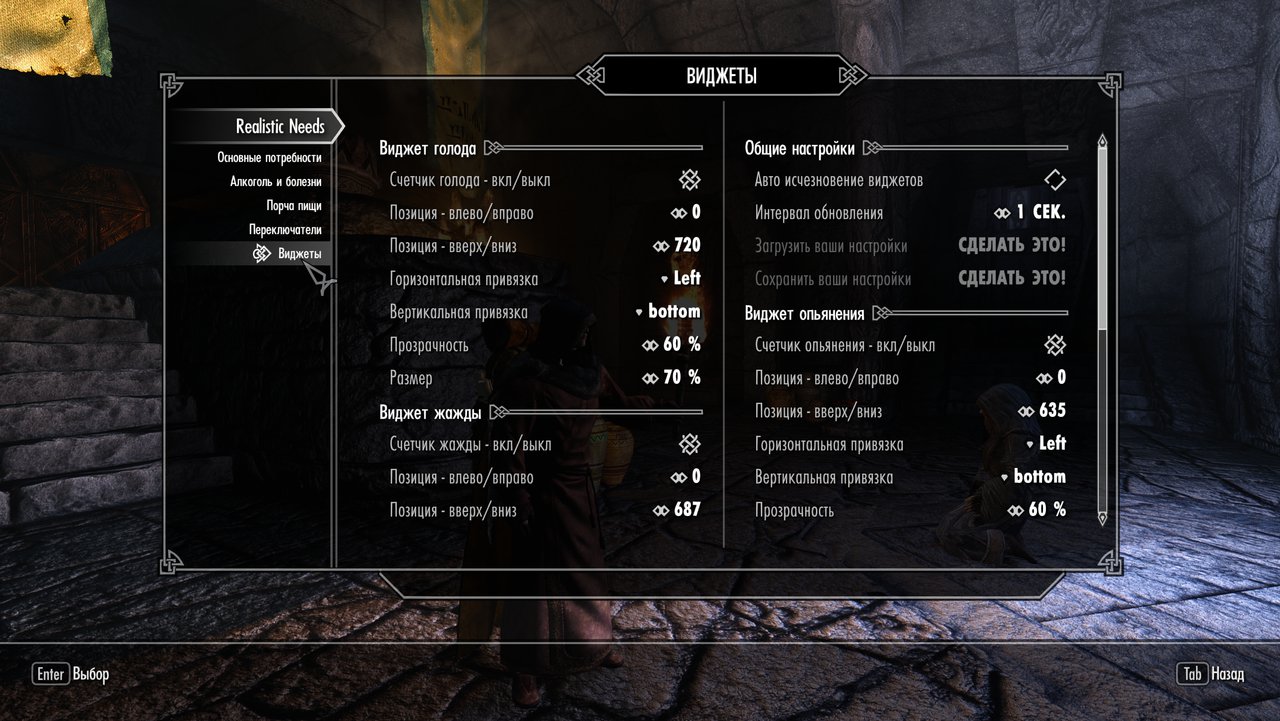Select the Порча пищи page

pyautogui.click(x=293, y=206)
